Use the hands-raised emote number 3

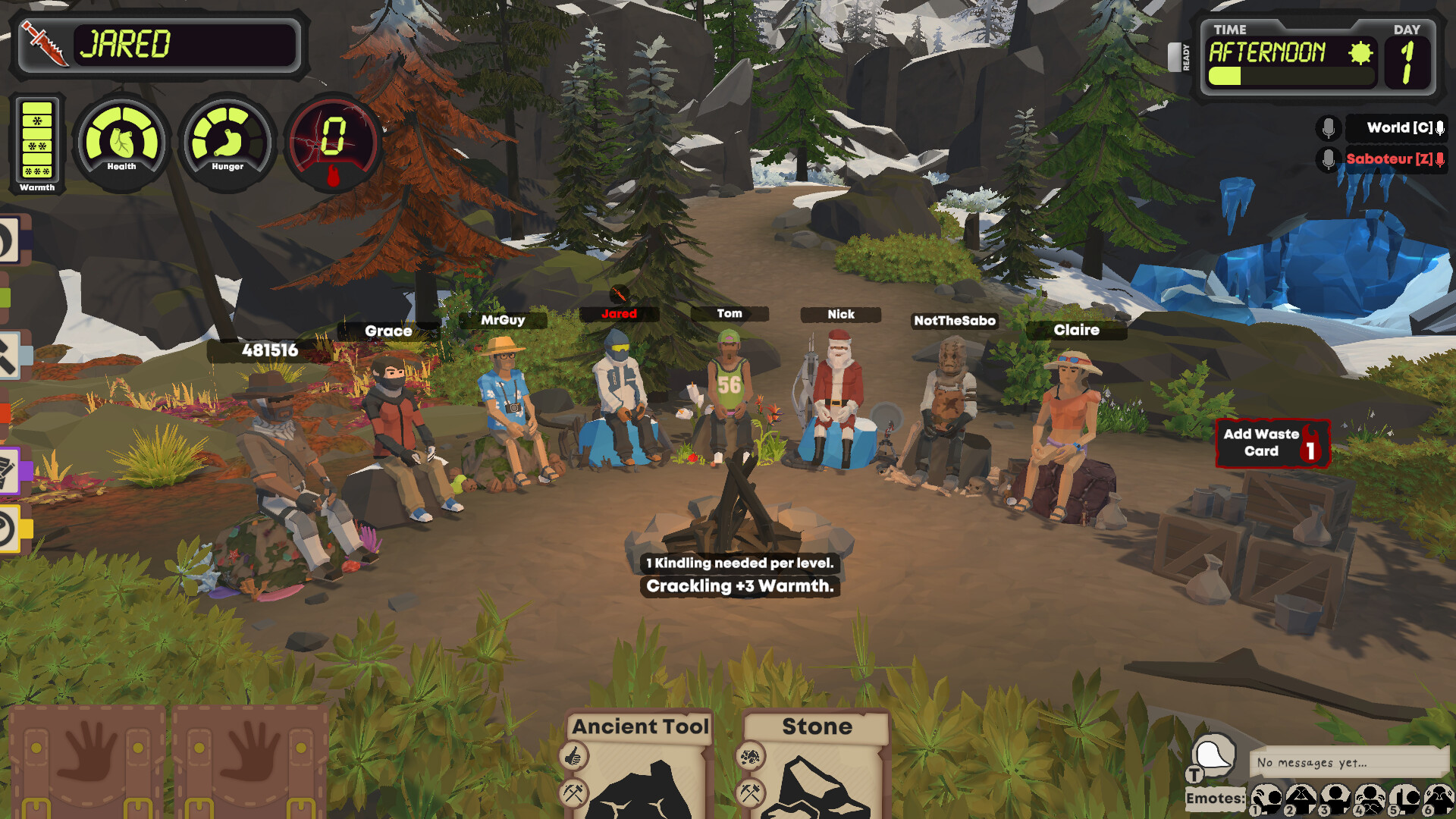(x=1335, y=800)
